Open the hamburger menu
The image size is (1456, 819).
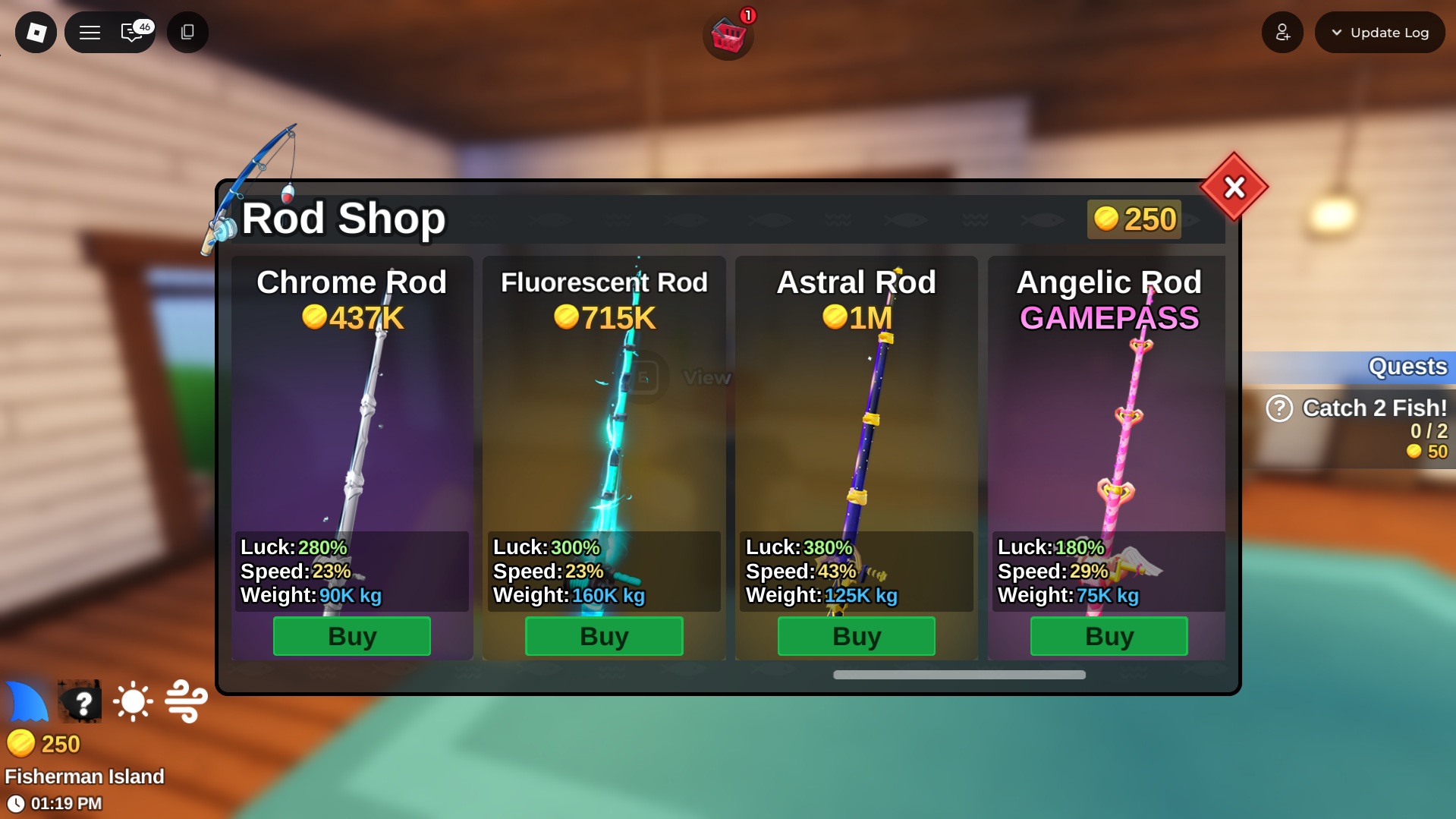coord(90,32)
